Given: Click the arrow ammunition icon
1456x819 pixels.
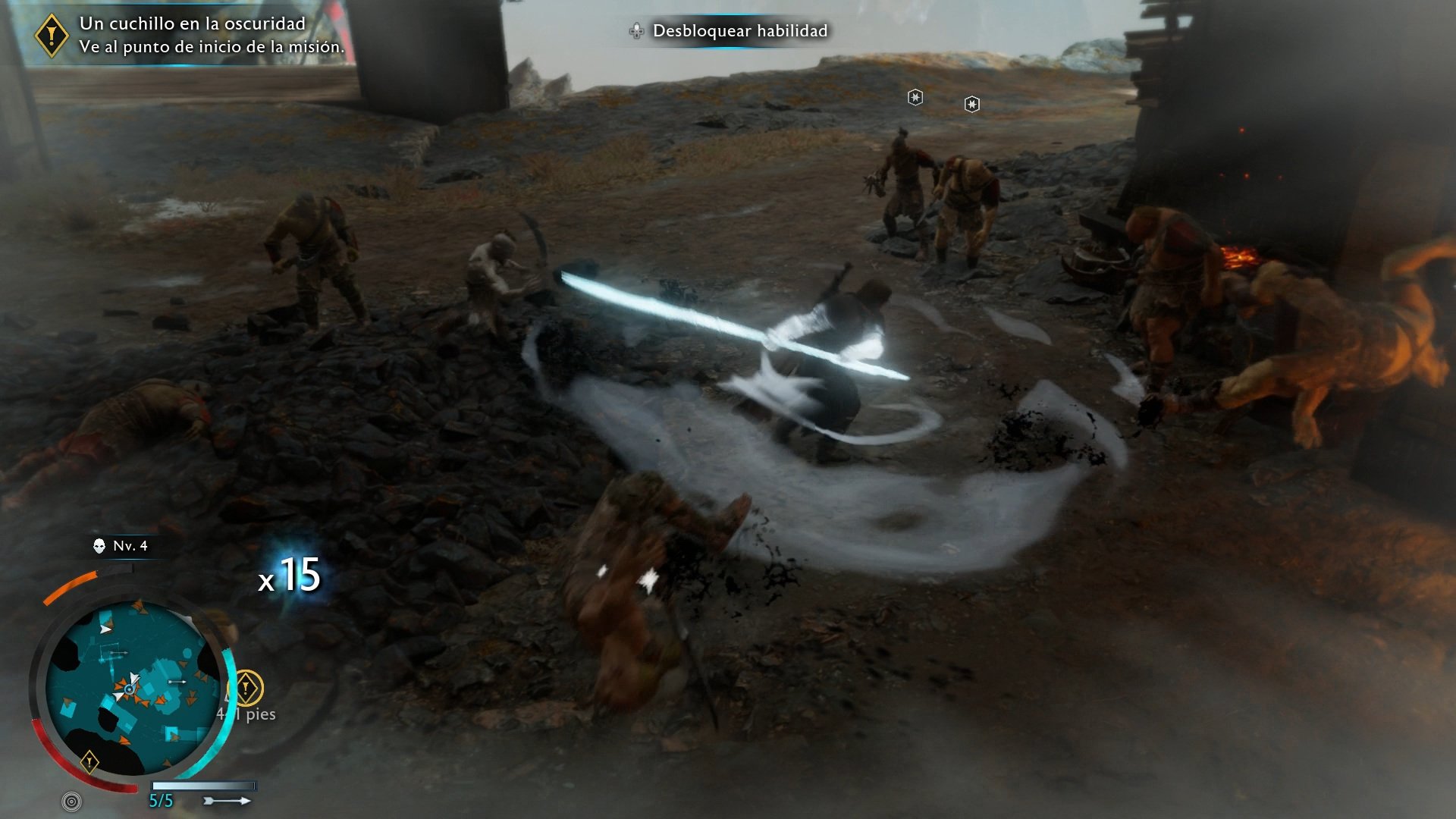Looking at the screenshot, I should 227,801.
